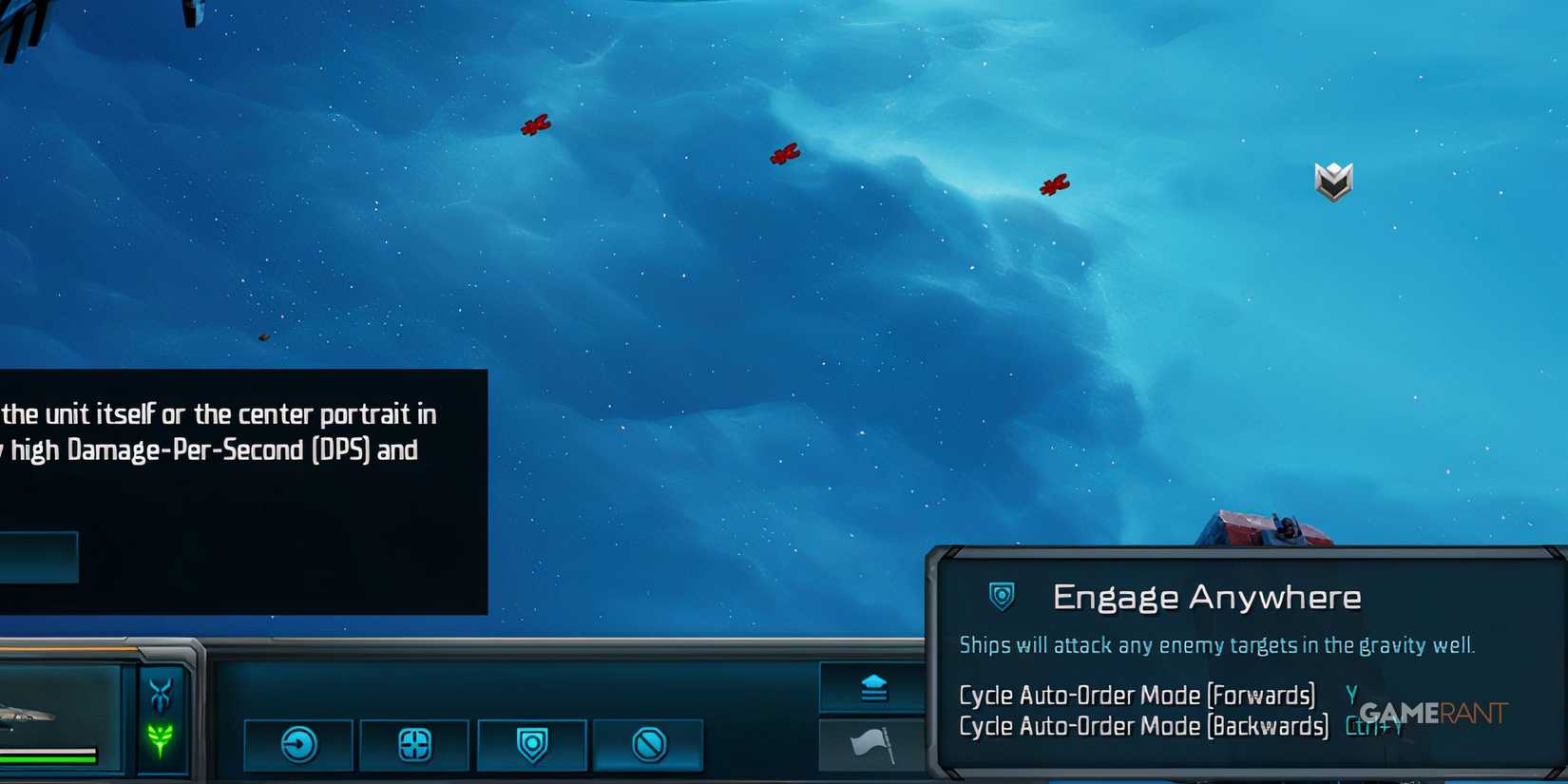Viewport: 1568px width, 784px height.
Task: Select the circular arrow order icon
Action: [x=300, y=744]
